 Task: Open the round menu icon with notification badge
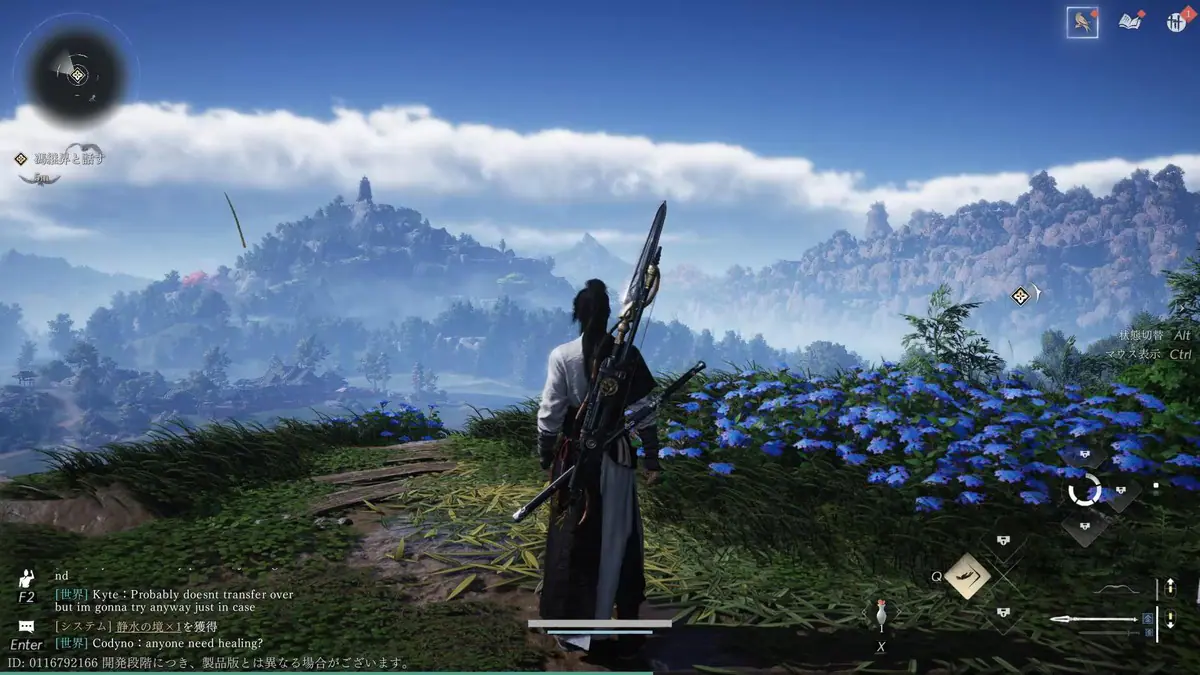tap(1176, 22)
